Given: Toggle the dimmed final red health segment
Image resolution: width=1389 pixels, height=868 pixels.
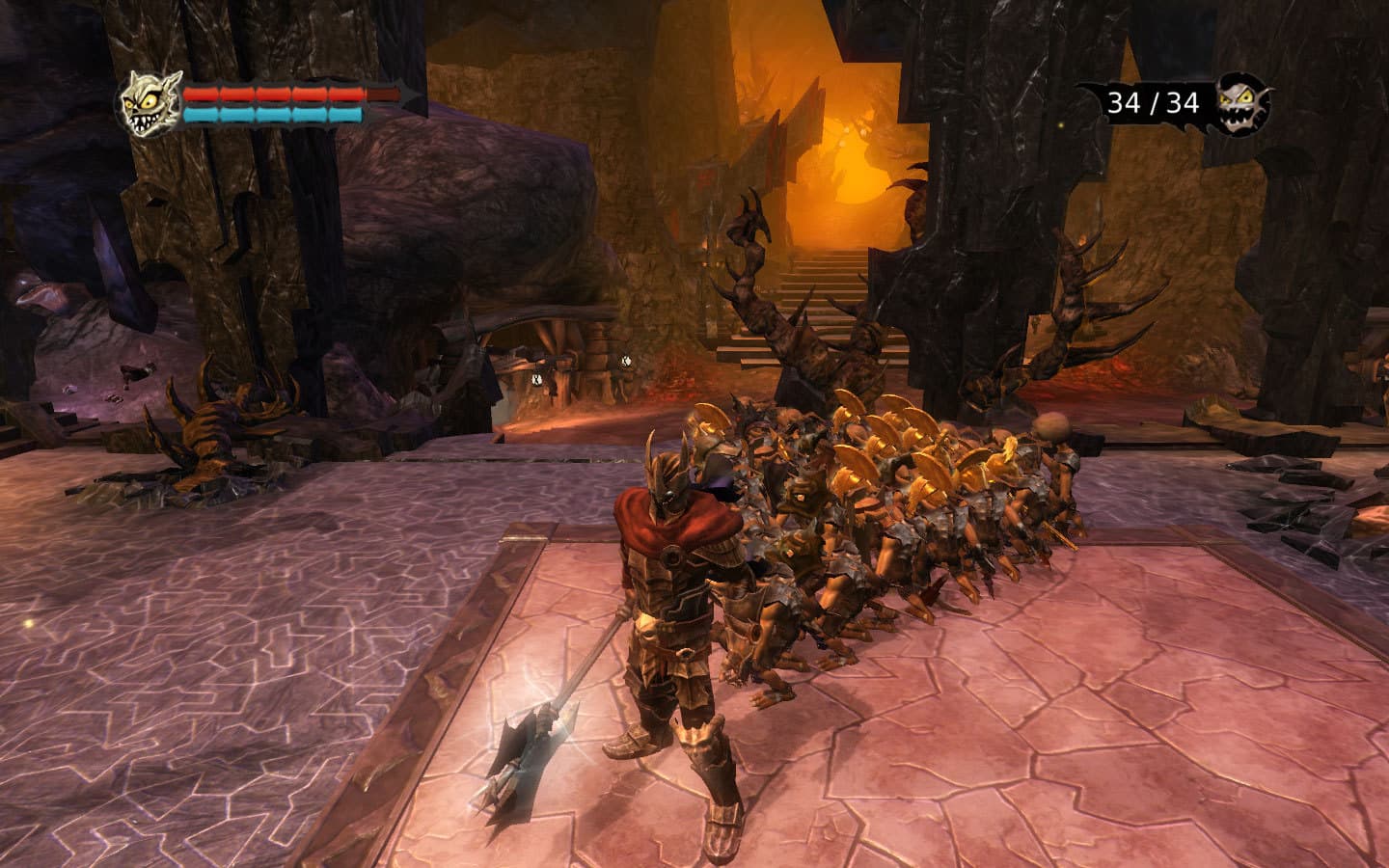Looking at the screenshot, I should coord(382,94).
